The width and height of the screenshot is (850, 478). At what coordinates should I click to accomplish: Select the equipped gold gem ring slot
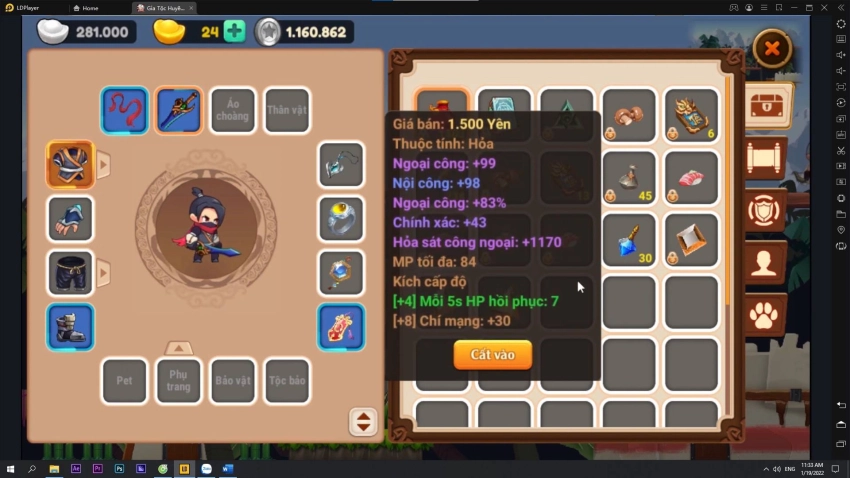click(341, 218)
